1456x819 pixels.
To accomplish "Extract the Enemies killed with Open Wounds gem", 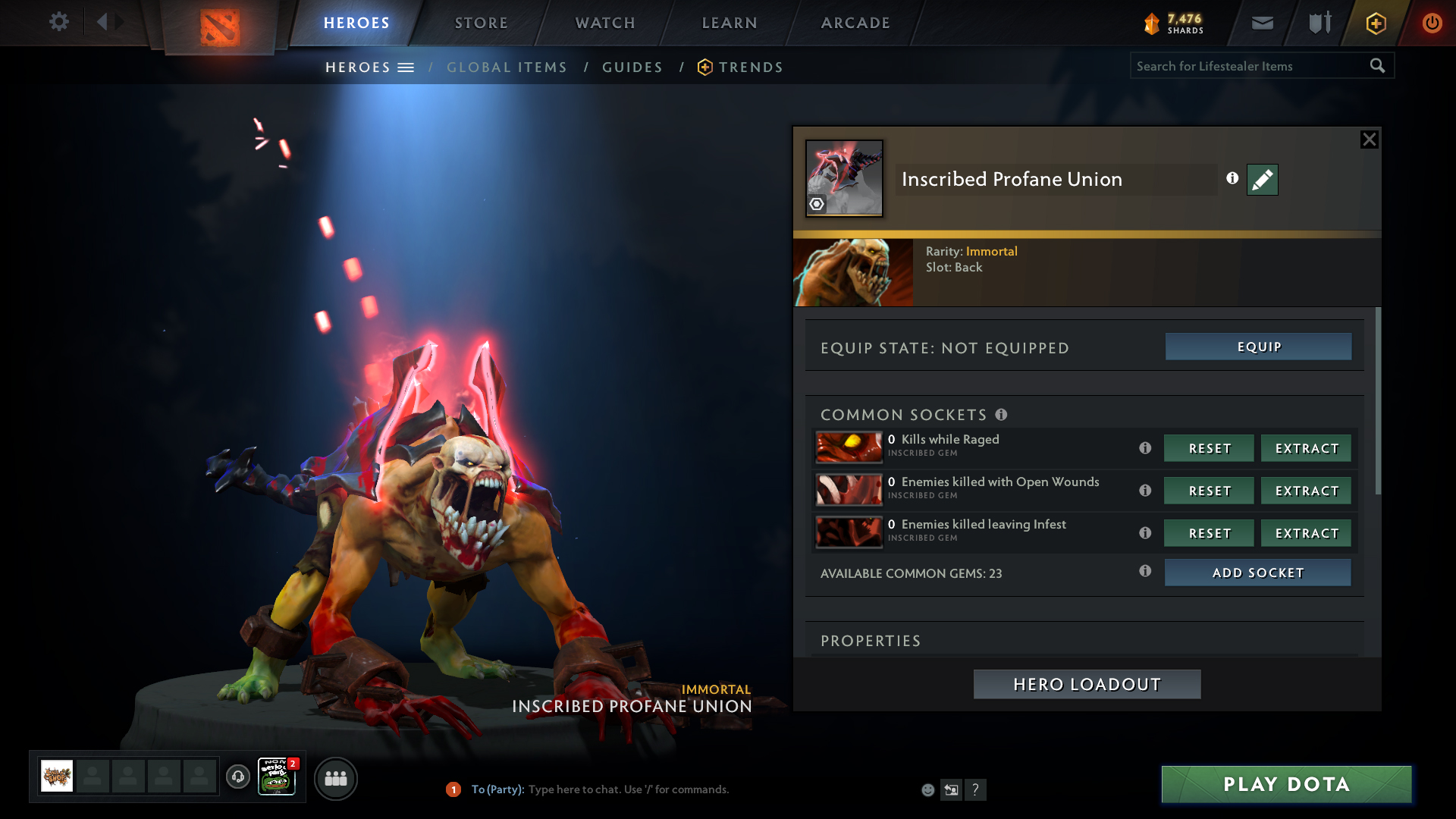I will pyautogui.click(x=1306, y=491).
